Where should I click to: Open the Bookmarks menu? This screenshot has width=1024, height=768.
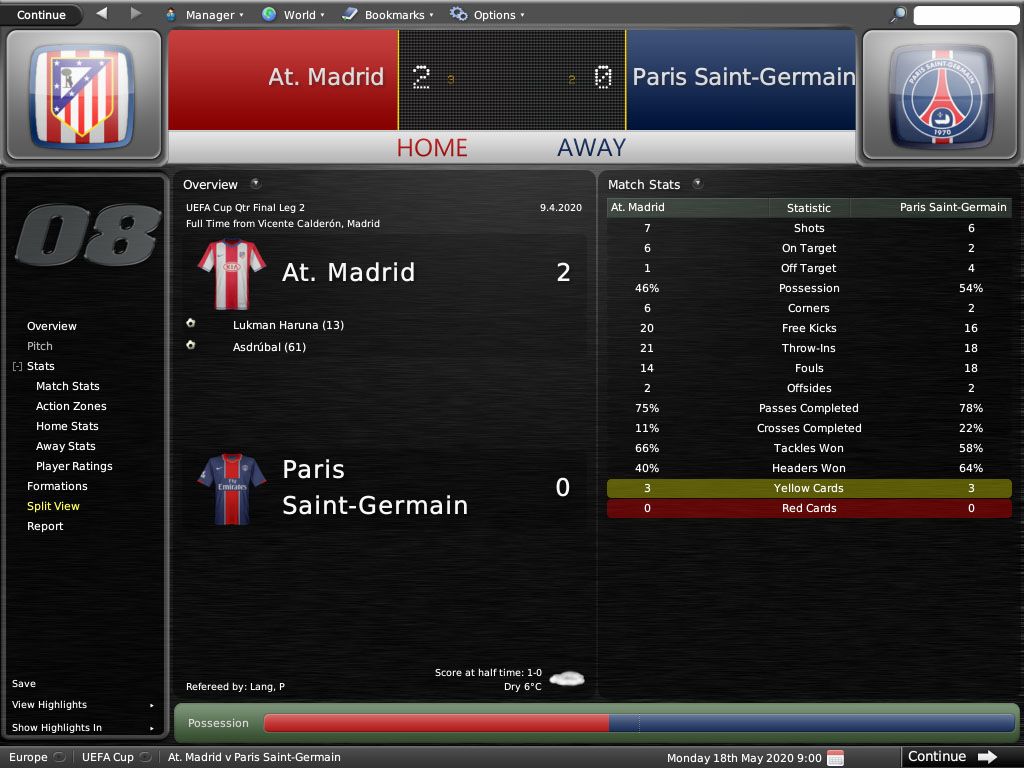pos(387,15)
